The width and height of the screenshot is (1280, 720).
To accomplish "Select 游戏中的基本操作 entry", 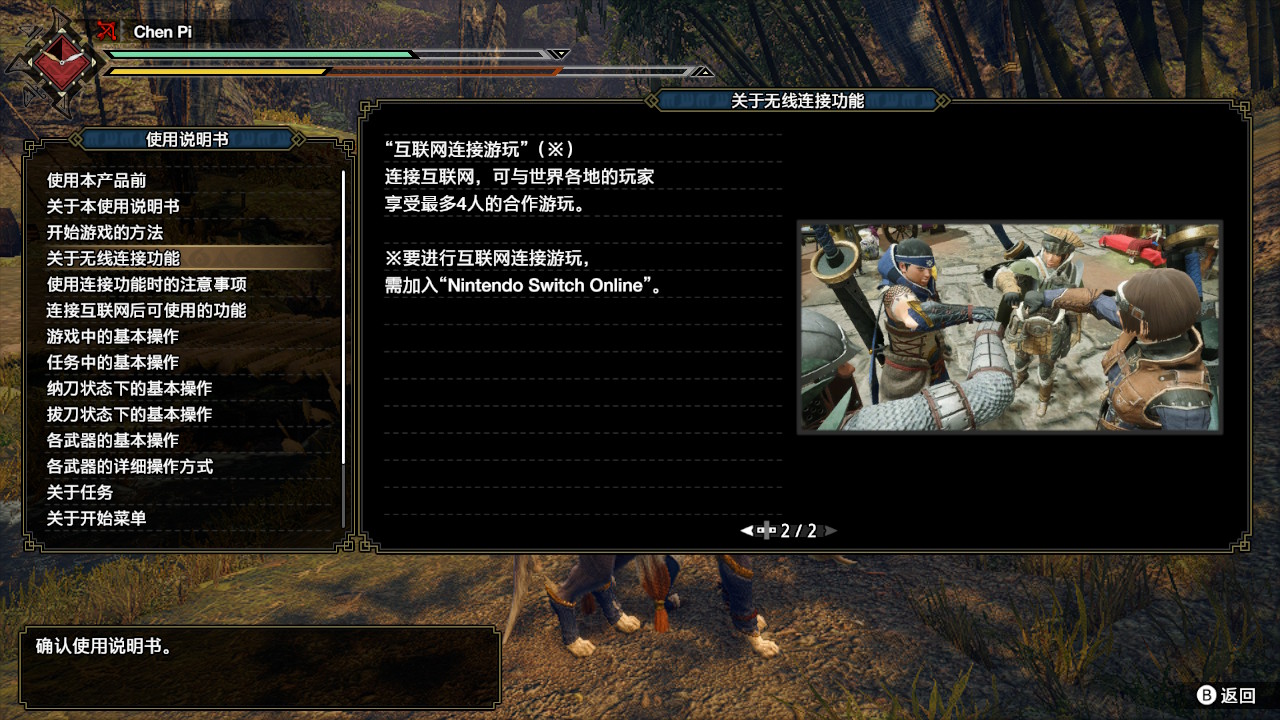I will click(113, 336).
